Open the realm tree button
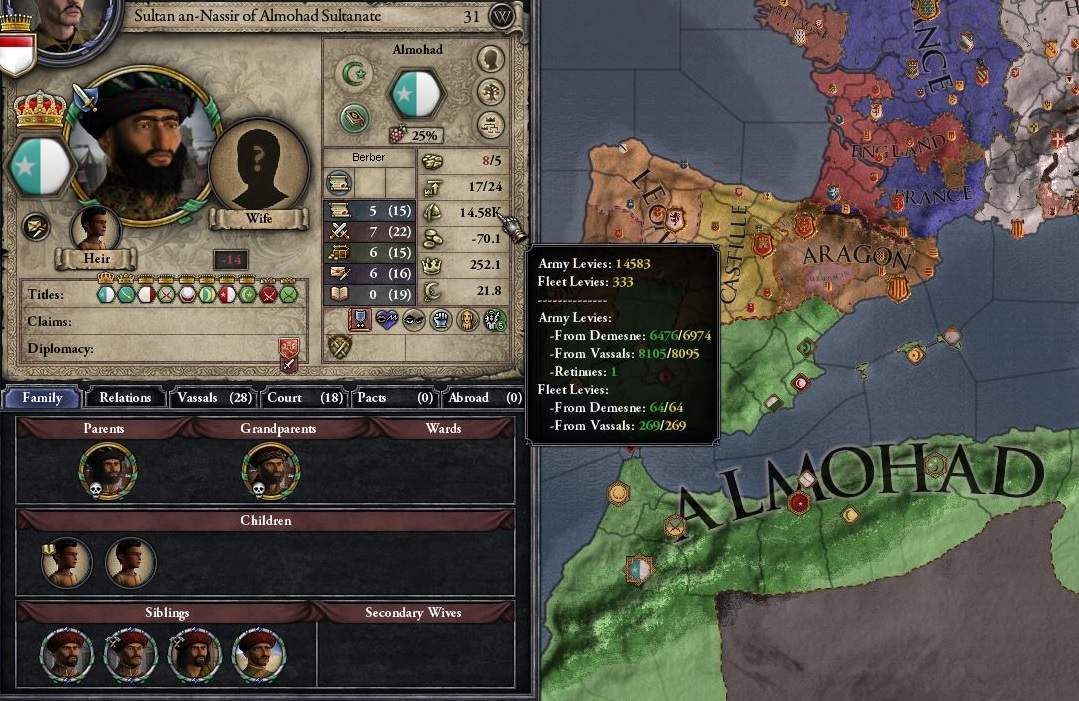The height and width of the screenshot is (701, 1079). pyautogui.click(x=489, y=124)
